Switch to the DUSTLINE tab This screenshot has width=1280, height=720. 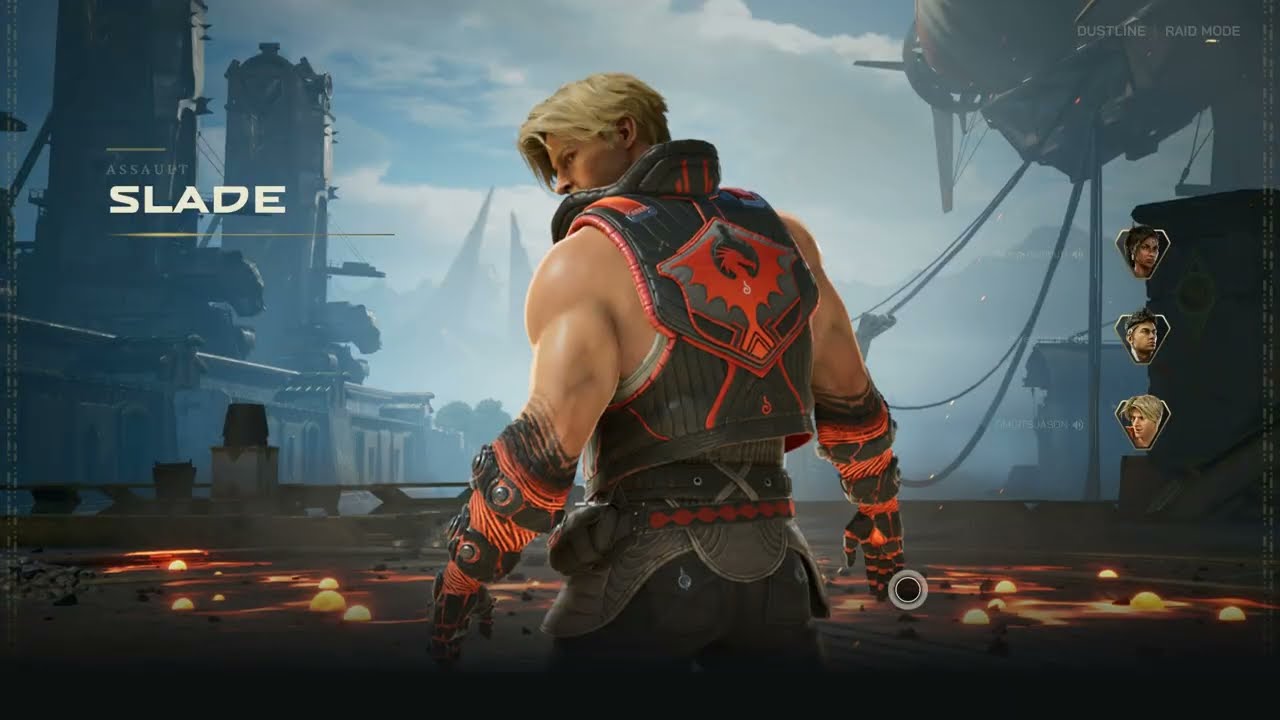(1110, 31)
